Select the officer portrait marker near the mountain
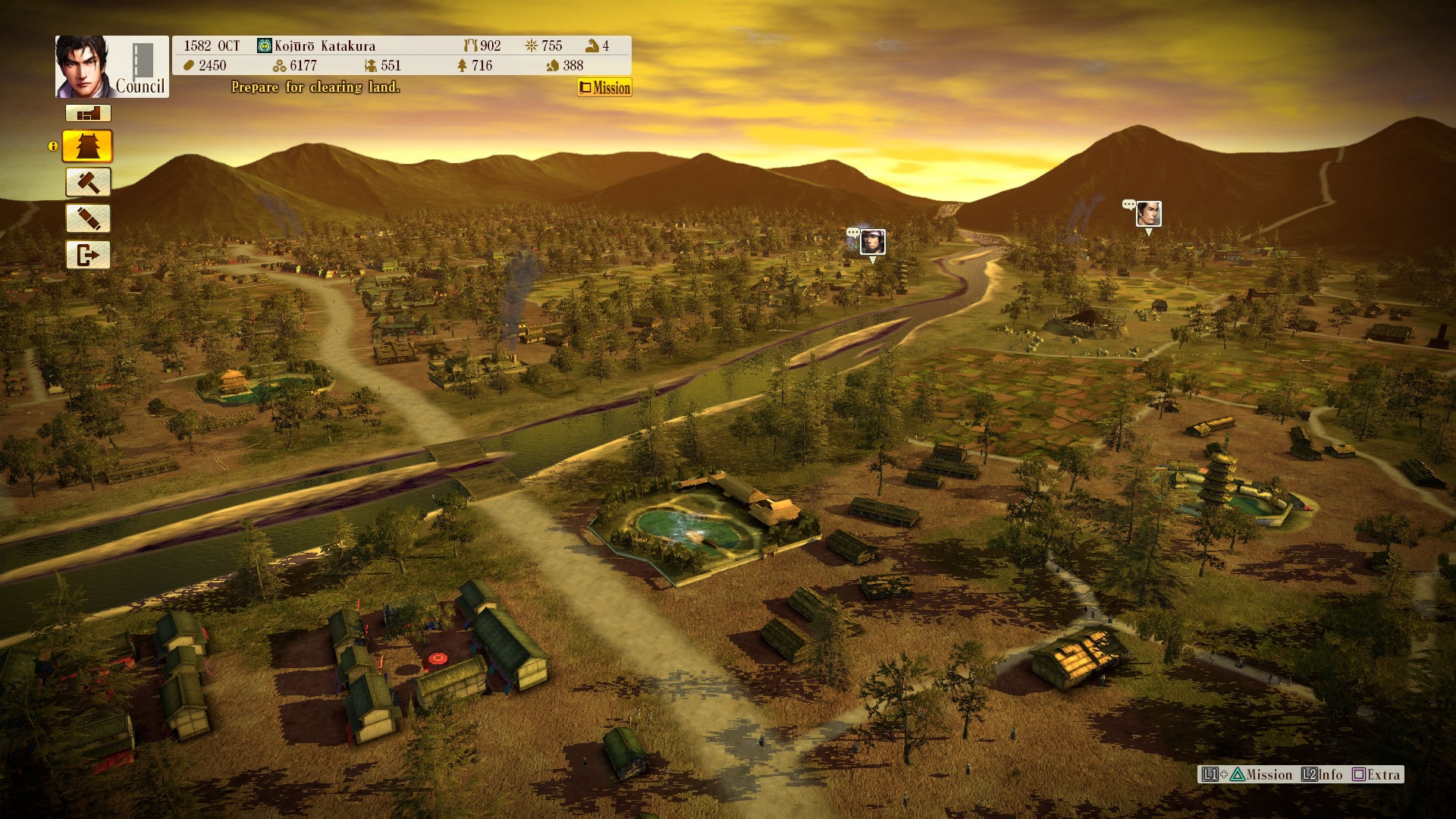The width and height of the screenshot is (1456, 819). tap(1148, 214)
